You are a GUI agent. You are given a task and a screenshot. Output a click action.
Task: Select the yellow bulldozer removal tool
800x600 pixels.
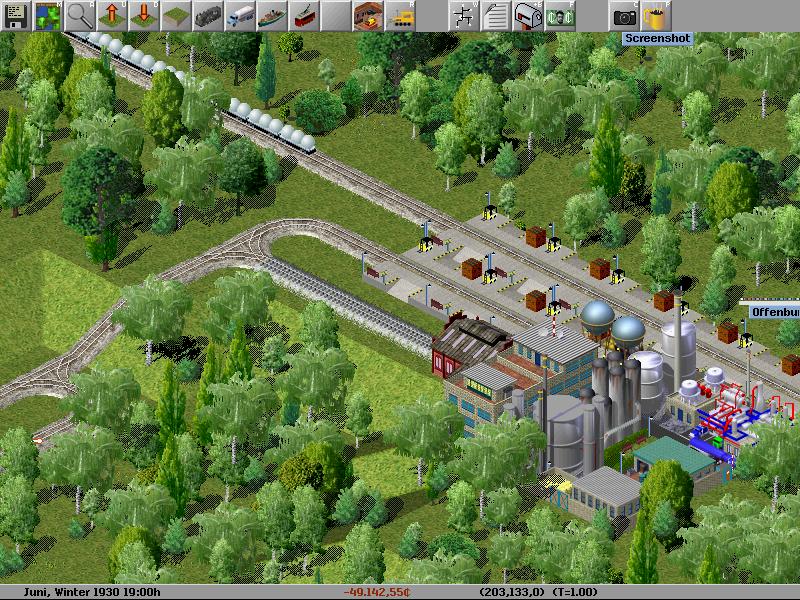click(x=400, y=15)
